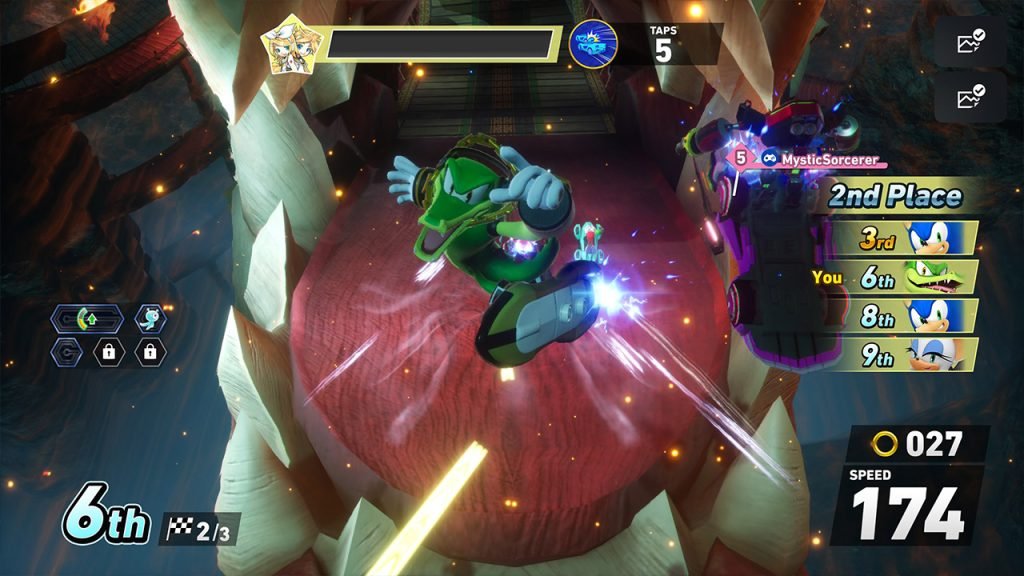Screen dimensions: 1024x576
Task: Select the 8th place Sonic row
Action: point(904,316)
